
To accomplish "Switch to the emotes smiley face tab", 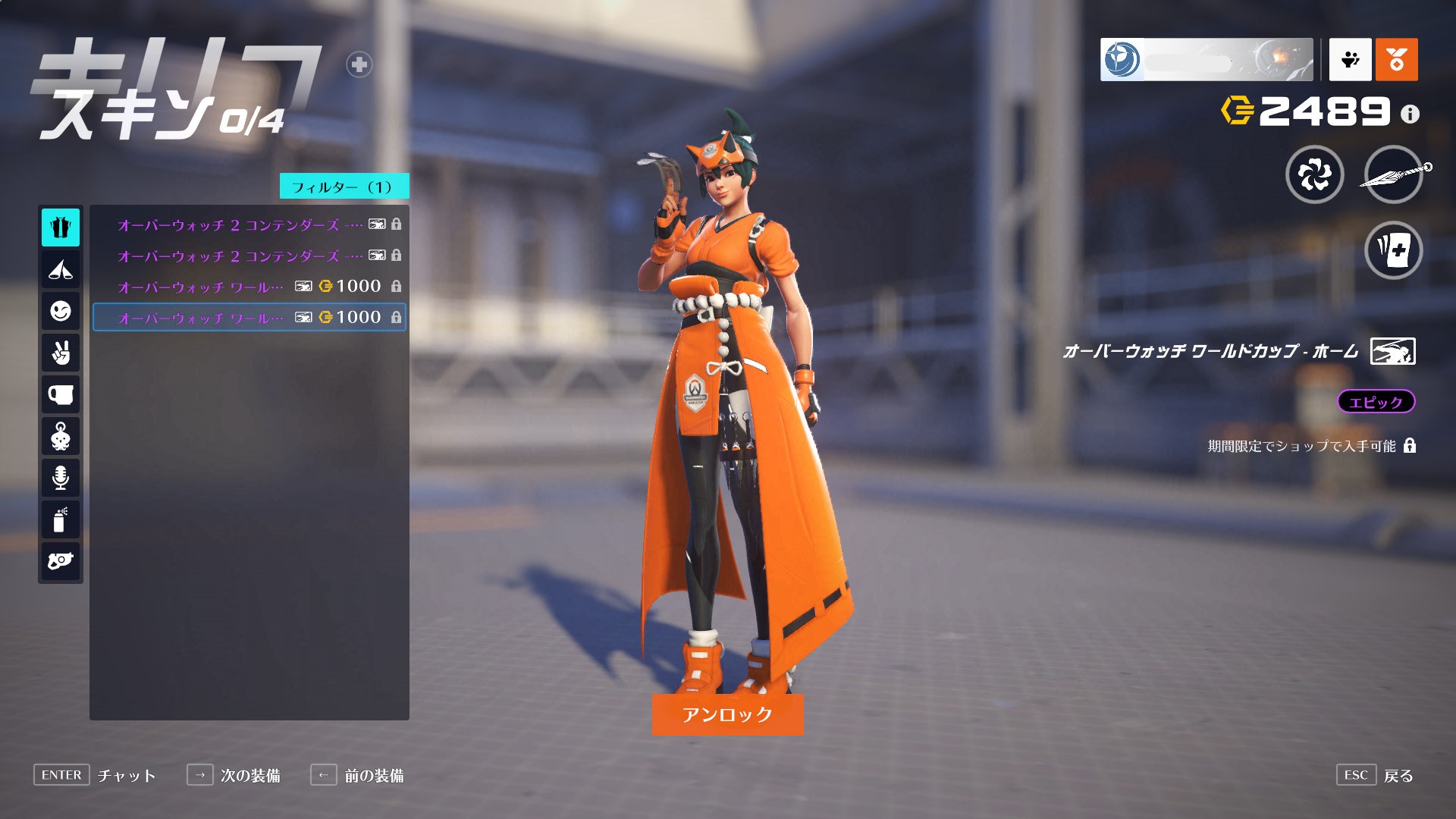I will click(x=61, y=311).
